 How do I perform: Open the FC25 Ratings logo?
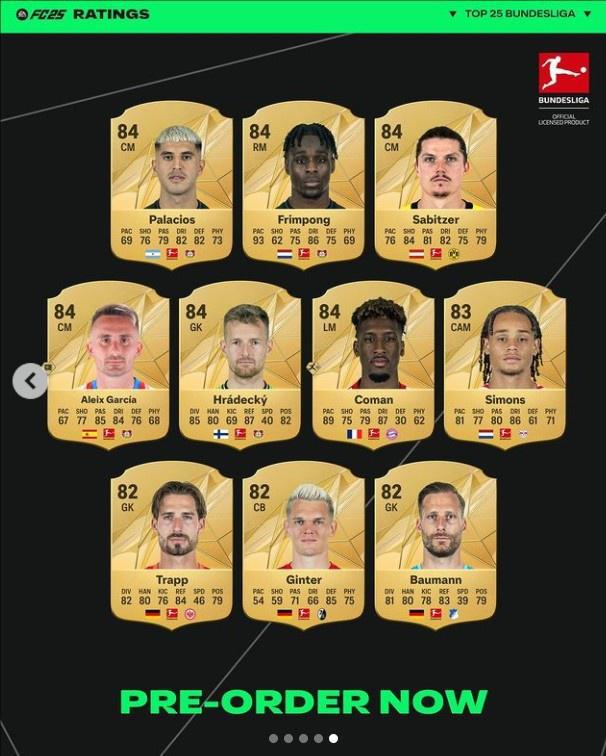coord(82,14)
